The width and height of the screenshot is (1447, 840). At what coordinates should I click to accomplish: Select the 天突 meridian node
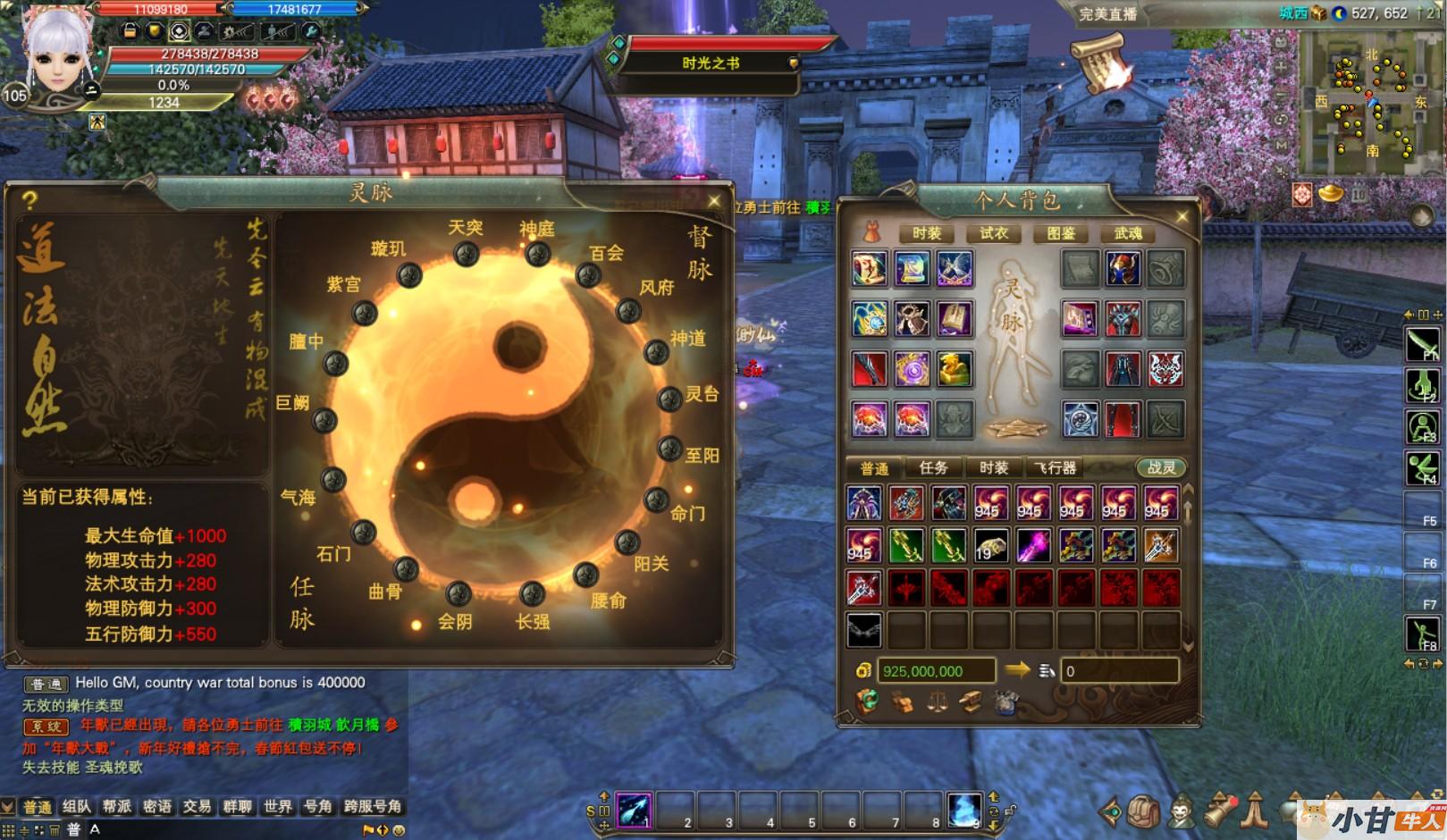[466, 255]
